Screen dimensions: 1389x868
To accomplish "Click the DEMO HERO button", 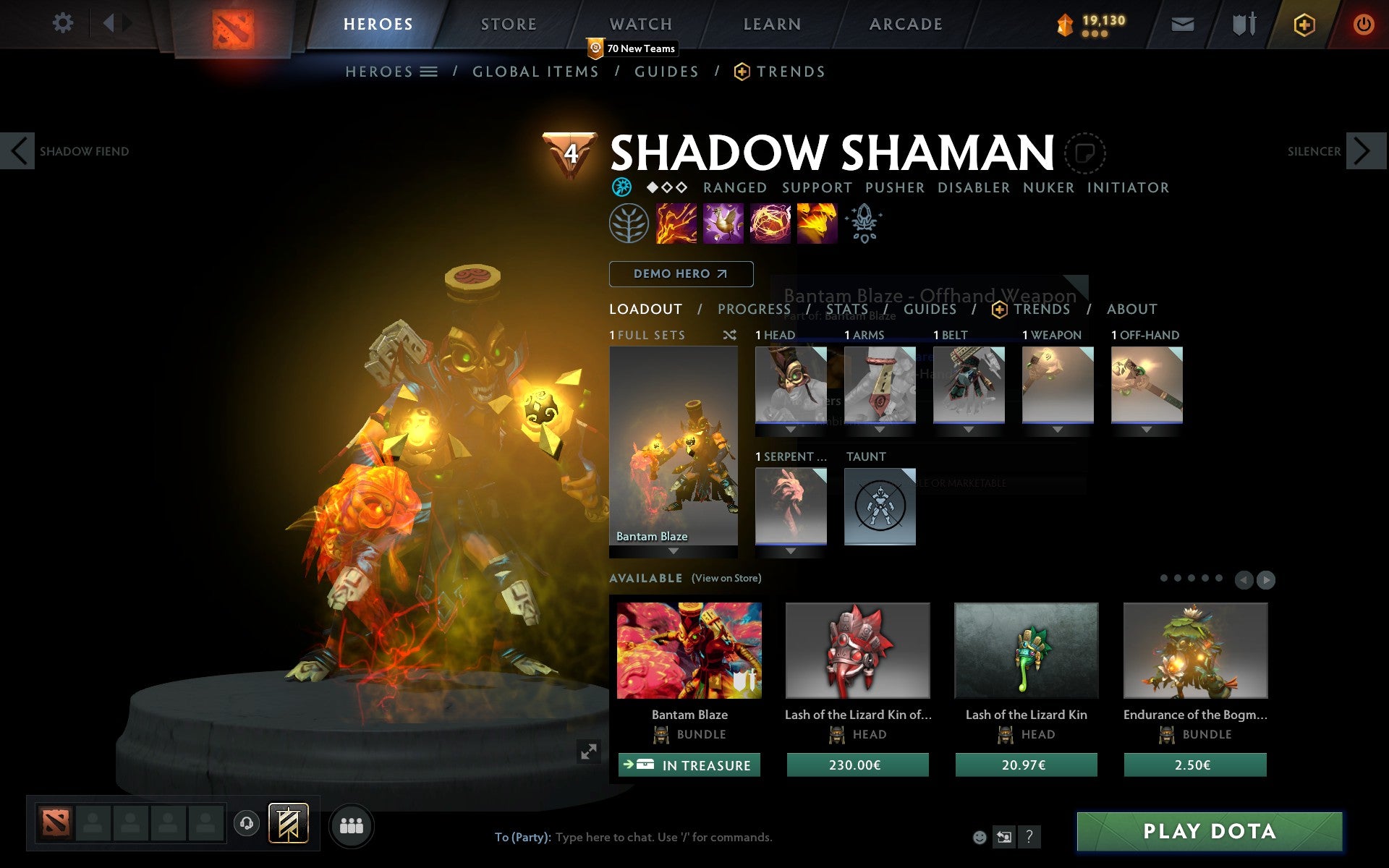I will pyautogui.click(x=680, y=273).
